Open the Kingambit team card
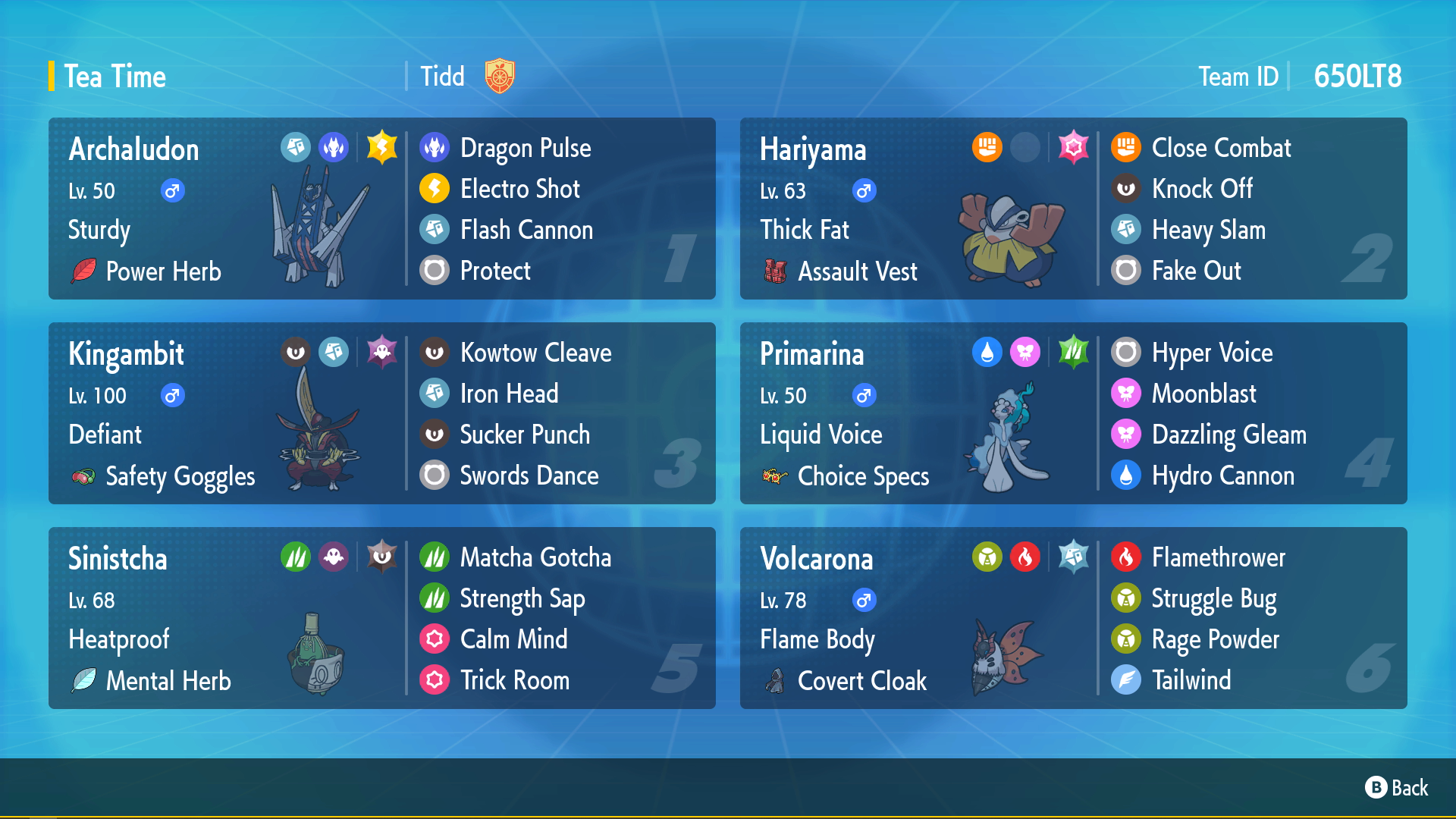 (381, 413)
